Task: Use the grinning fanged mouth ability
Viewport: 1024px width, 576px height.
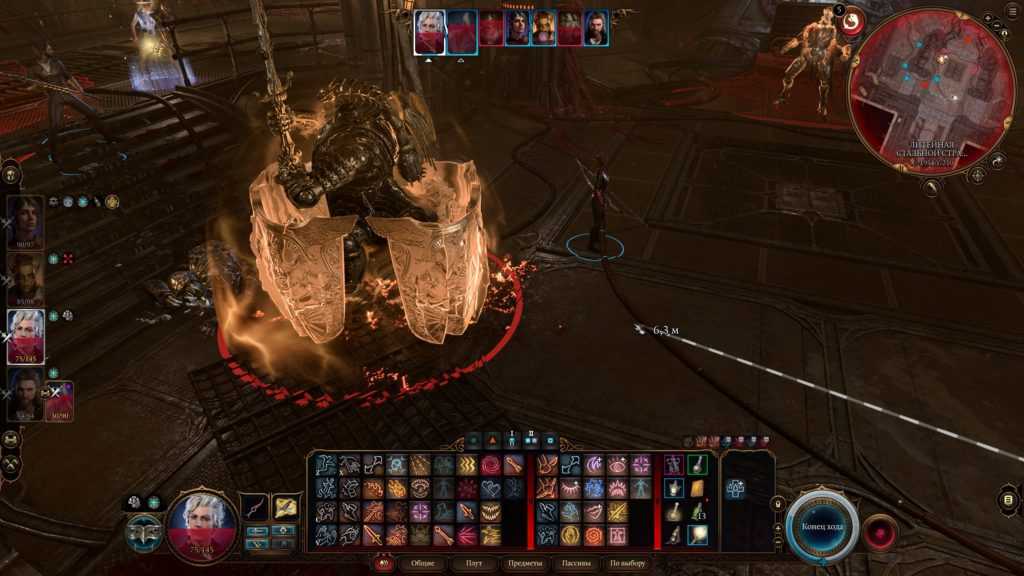Action: tap(490, 511)
